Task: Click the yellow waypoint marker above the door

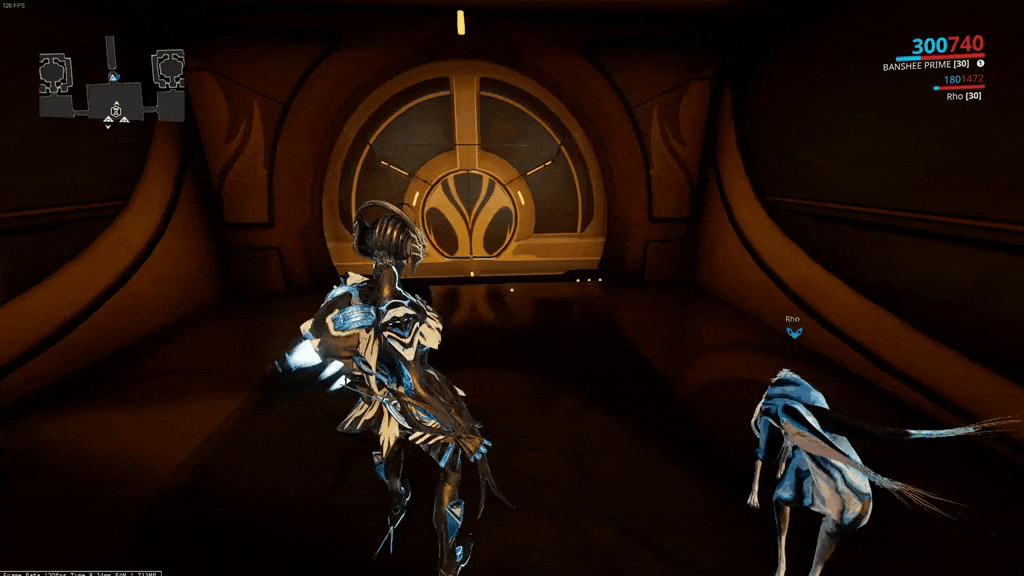Action: click(x=460, y=22)
